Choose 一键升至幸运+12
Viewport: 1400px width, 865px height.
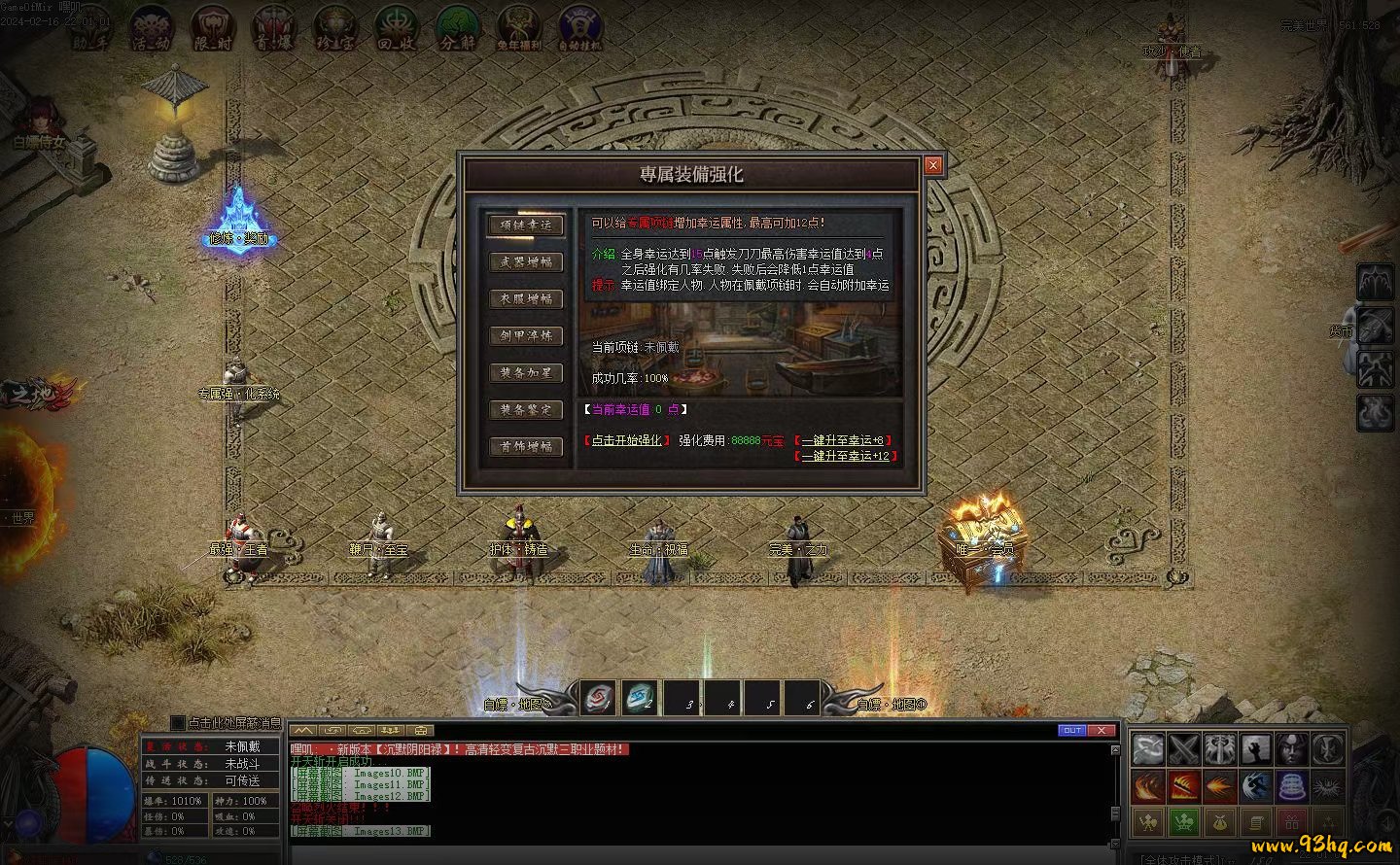tap(845, 455)
